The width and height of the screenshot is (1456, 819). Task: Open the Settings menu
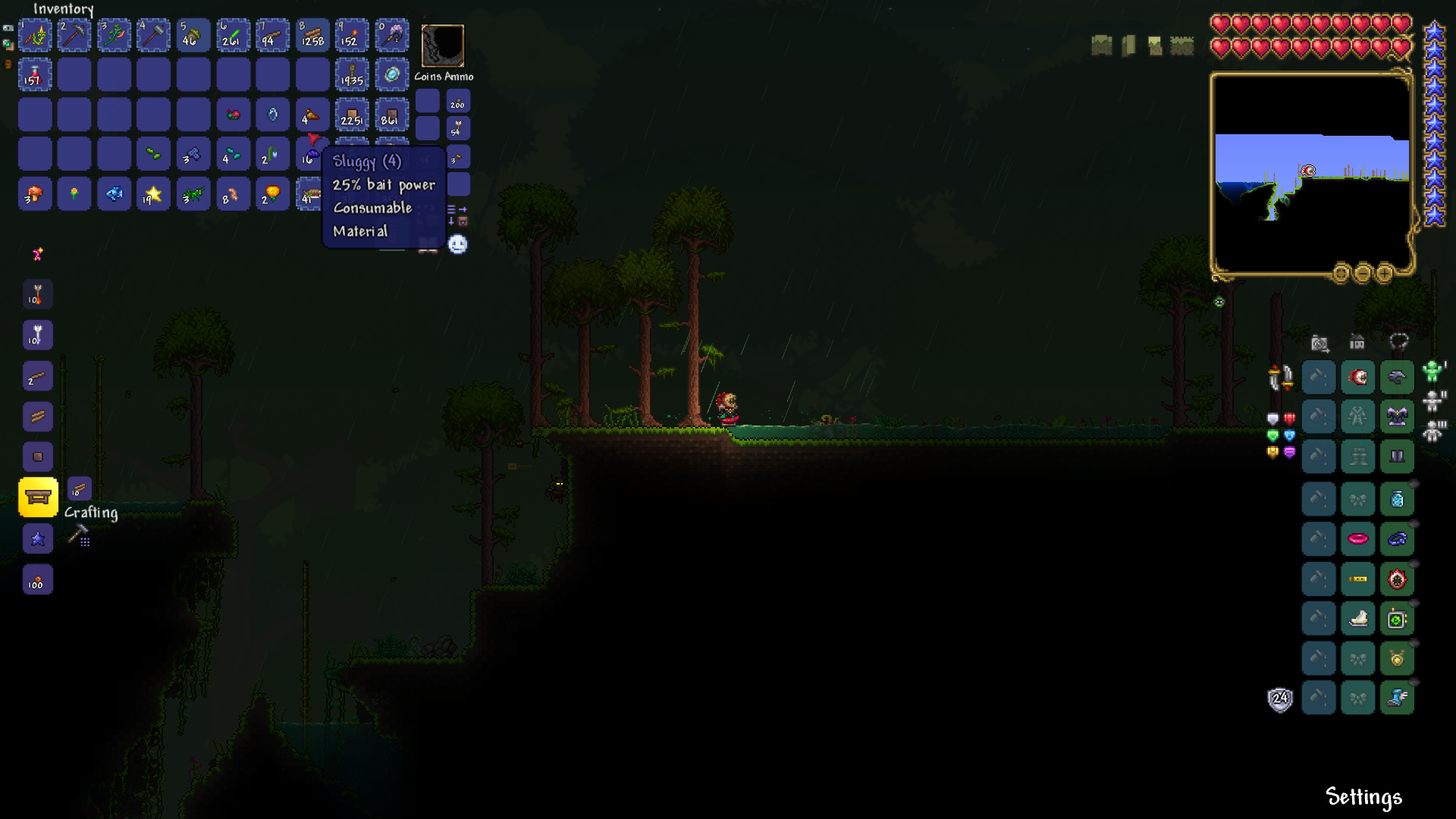[1363, 797]
